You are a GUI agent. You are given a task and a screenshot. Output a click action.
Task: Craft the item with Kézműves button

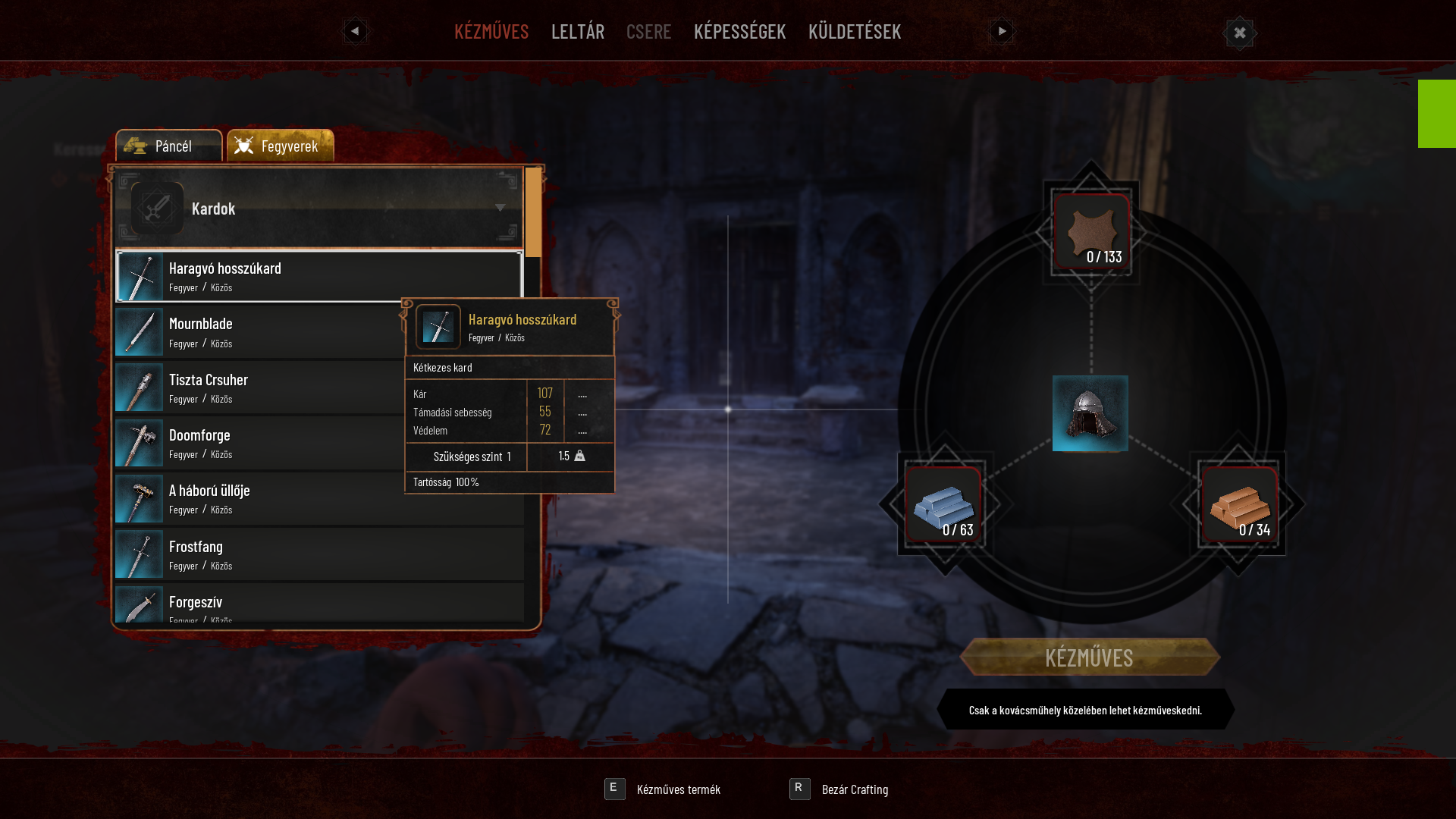click(1089, 657)
